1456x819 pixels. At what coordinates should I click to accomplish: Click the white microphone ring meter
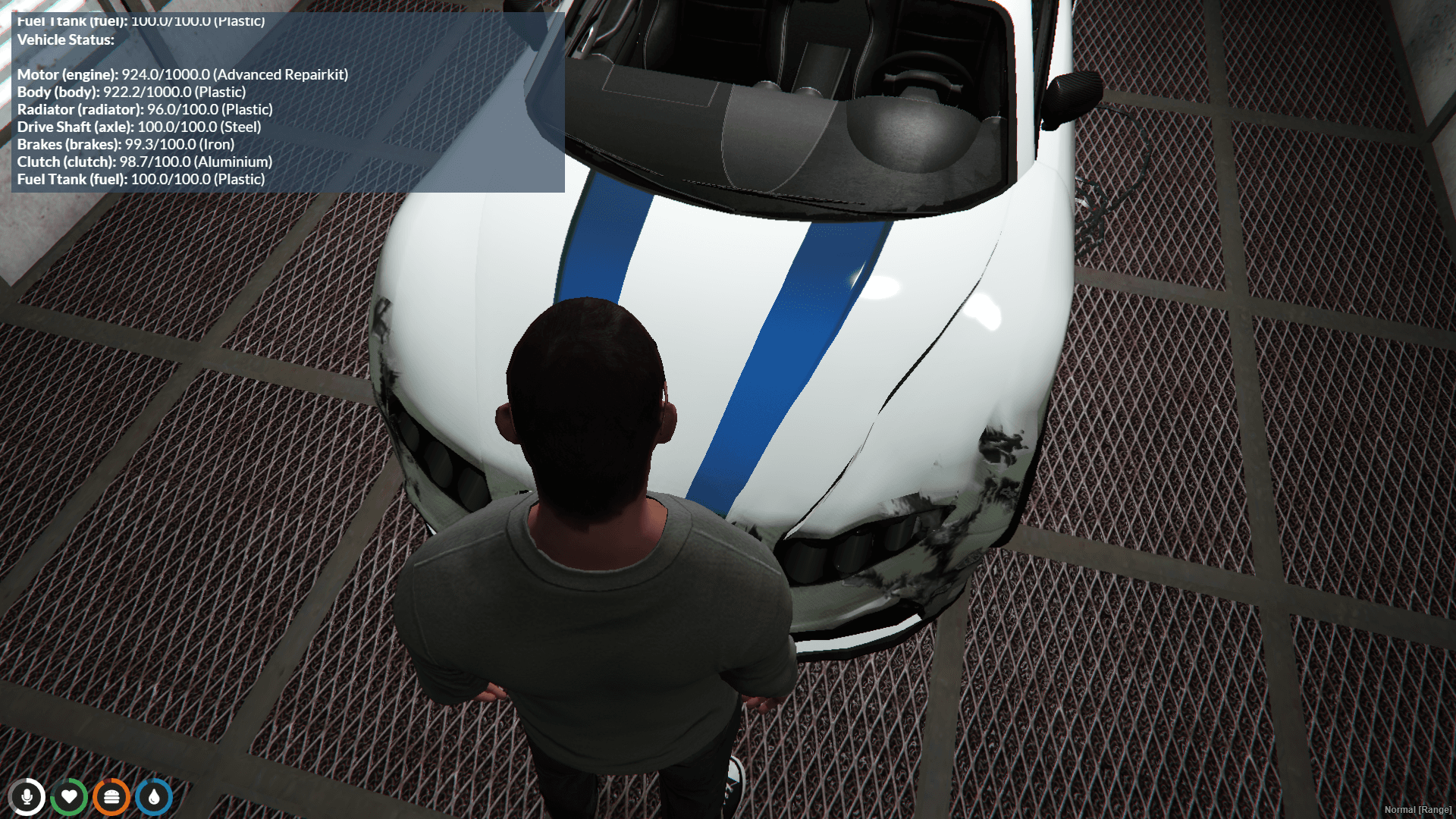[28, 797]
